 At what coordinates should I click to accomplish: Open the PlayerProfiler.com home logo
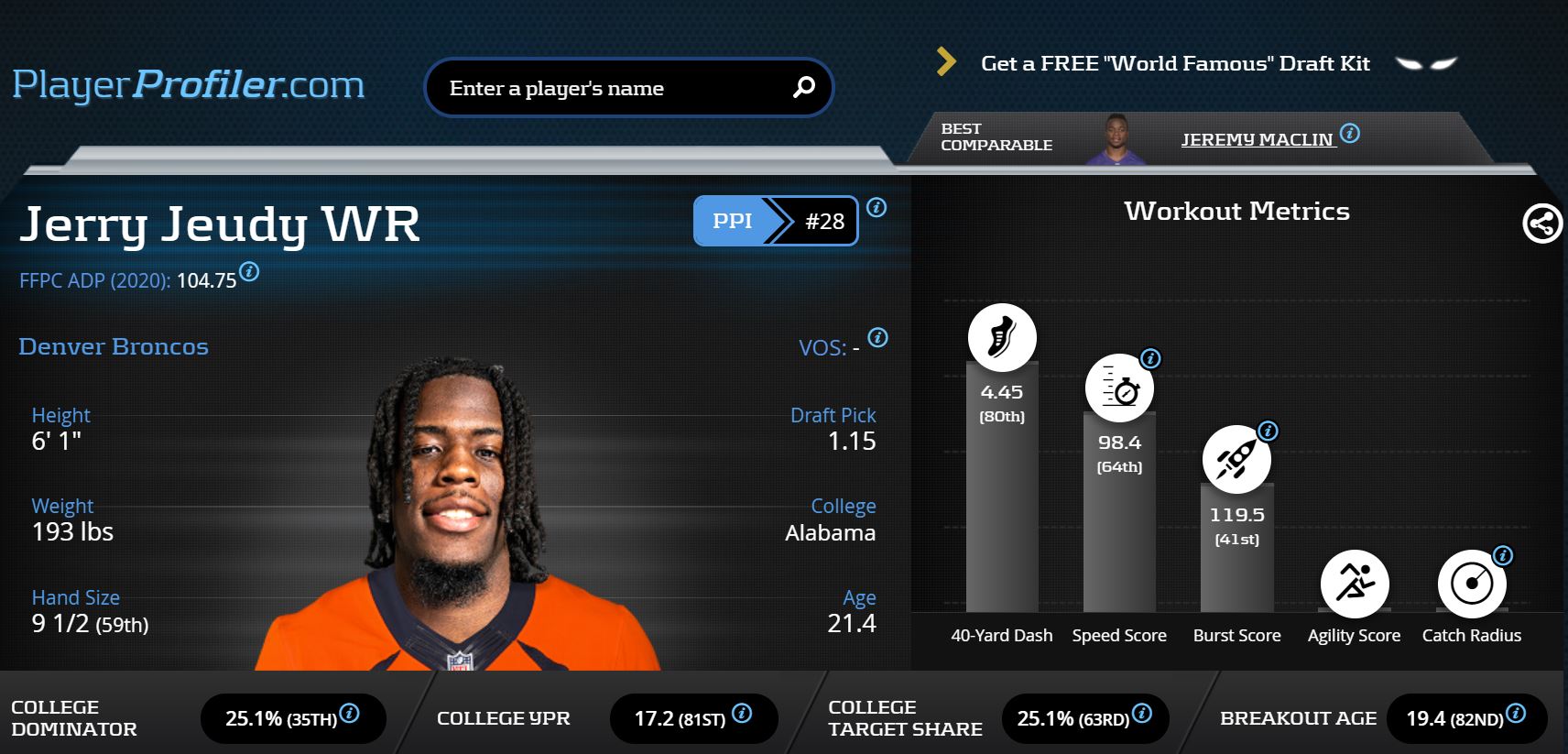(x=188, y=85)
